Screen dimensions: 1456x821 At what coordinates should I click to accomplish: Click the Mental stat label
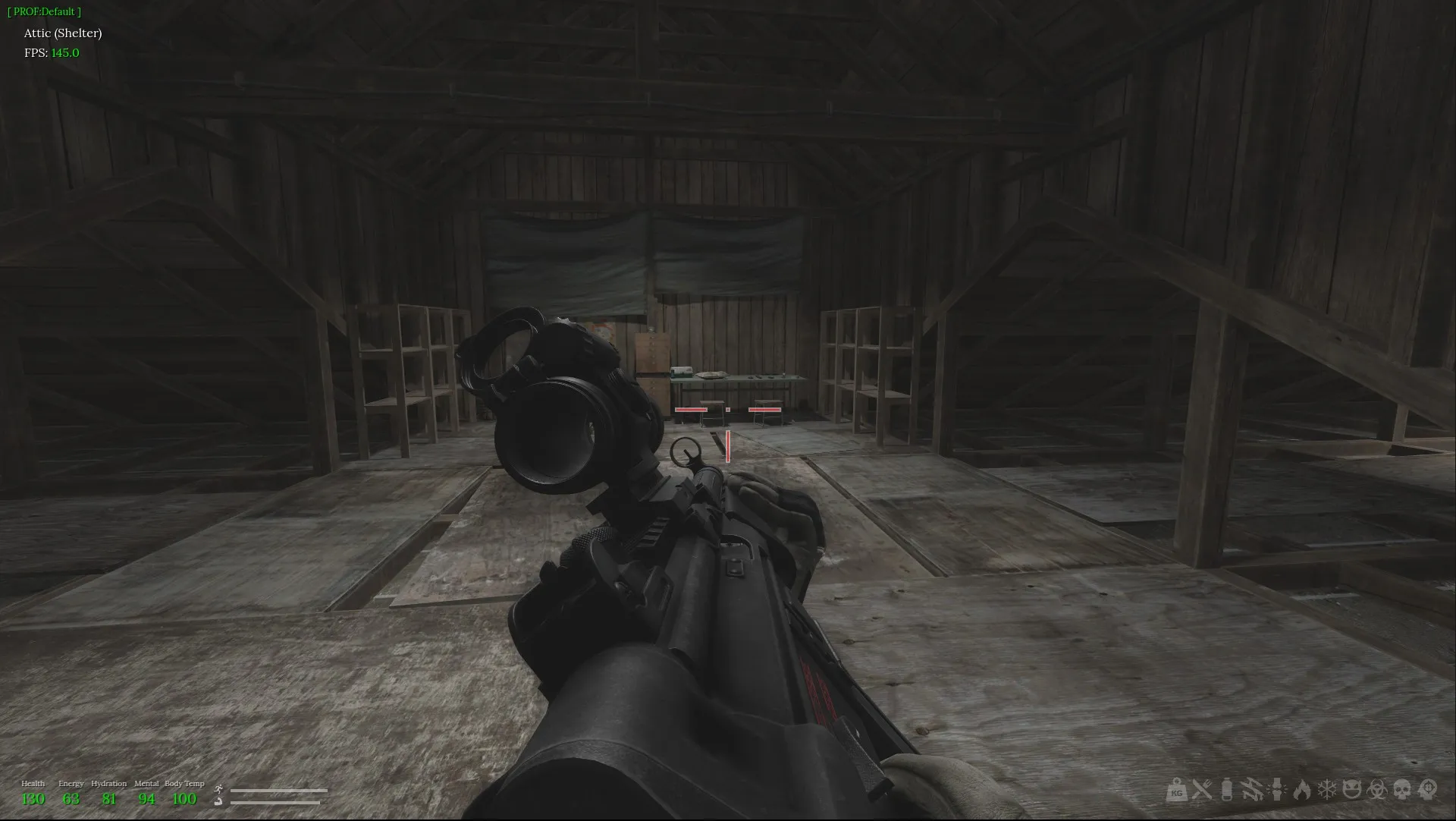(x=147, y=784)
